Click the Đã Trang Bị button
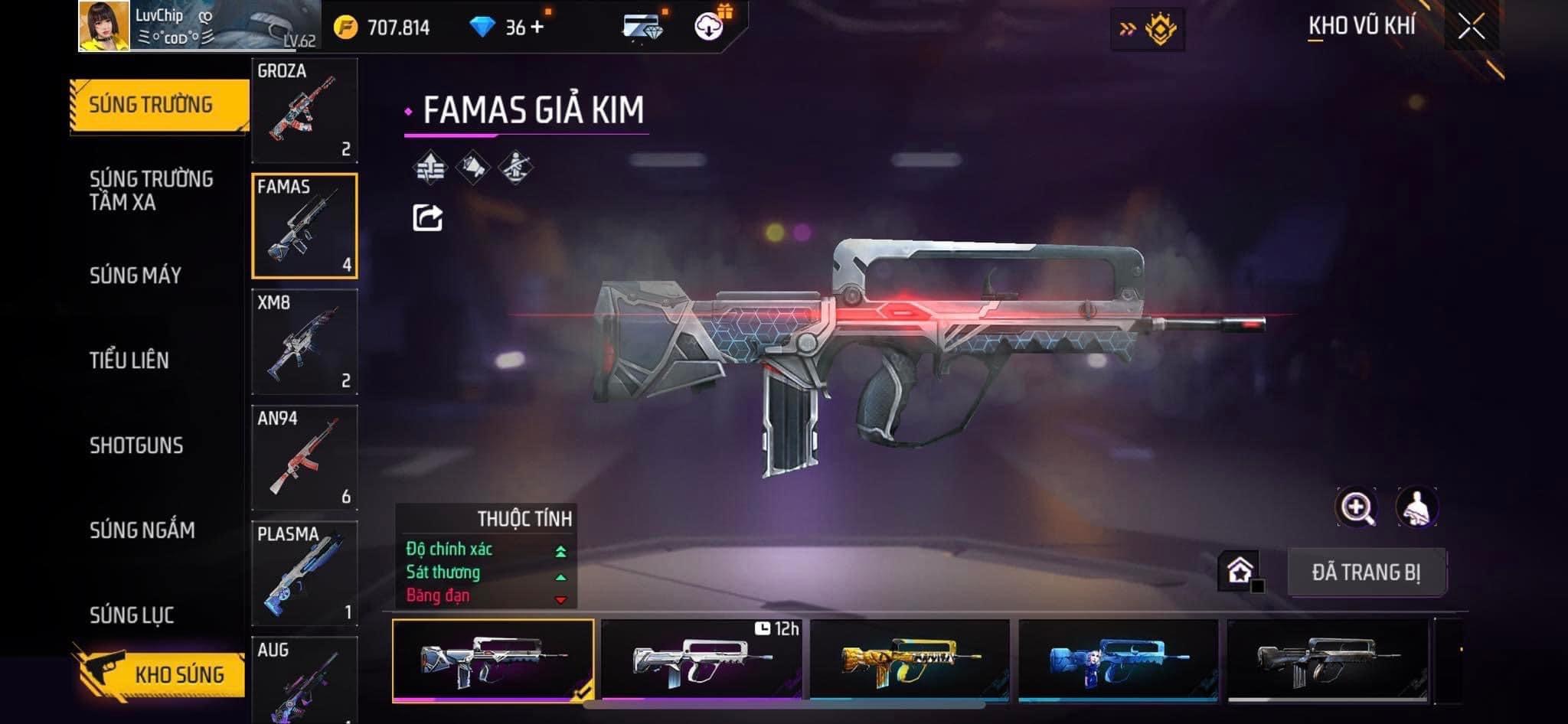Image resolution: width=1568 pixels, height=724 pixels. pyautogui.click(x=1366, y=572)
